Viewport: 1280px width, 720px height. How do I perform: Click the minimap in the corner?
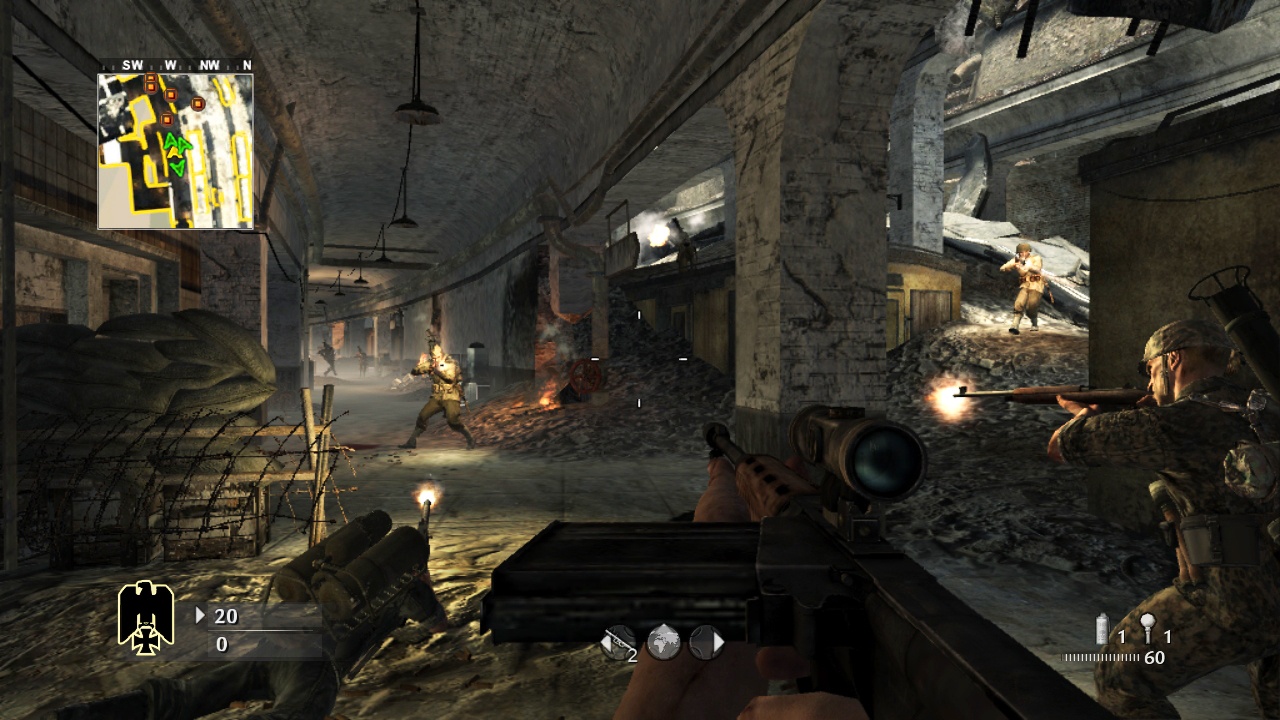[x=175, y=152]
